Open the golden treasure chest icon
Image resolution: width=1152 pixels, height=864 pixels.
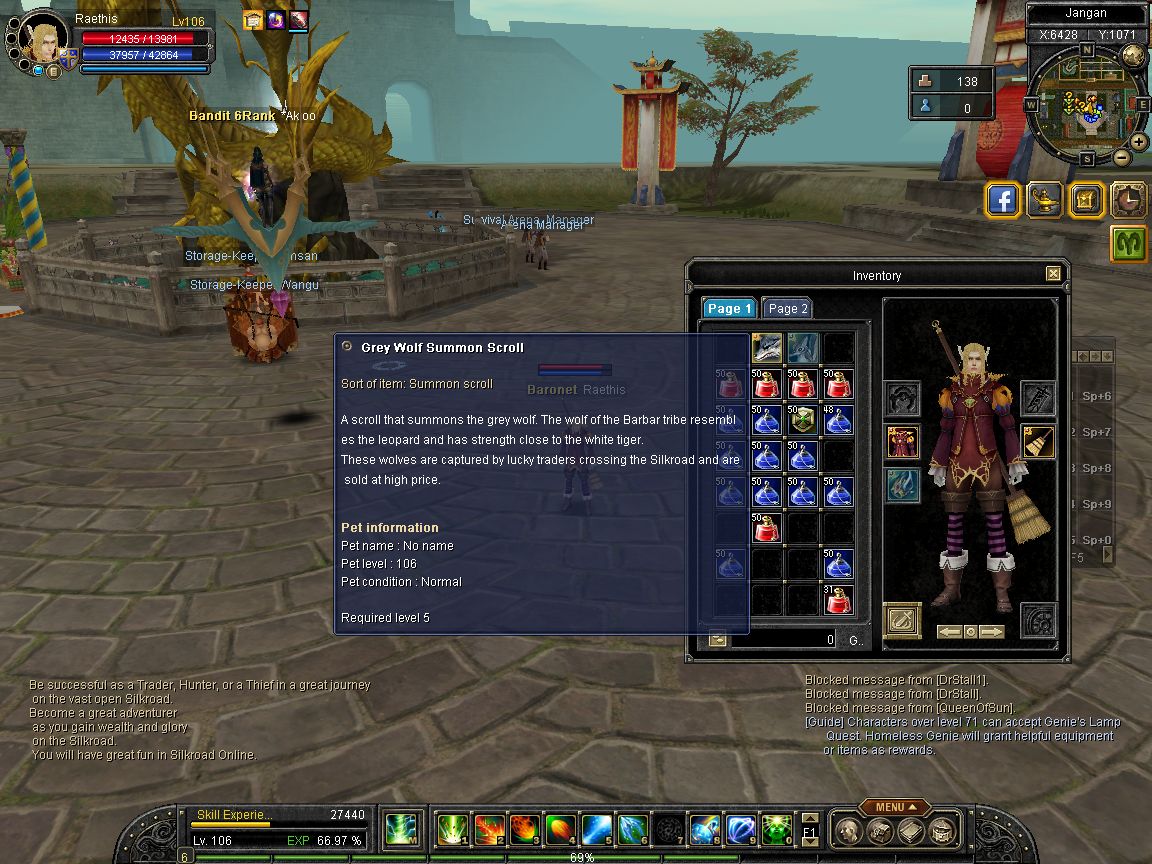(x=1087, y=200)
